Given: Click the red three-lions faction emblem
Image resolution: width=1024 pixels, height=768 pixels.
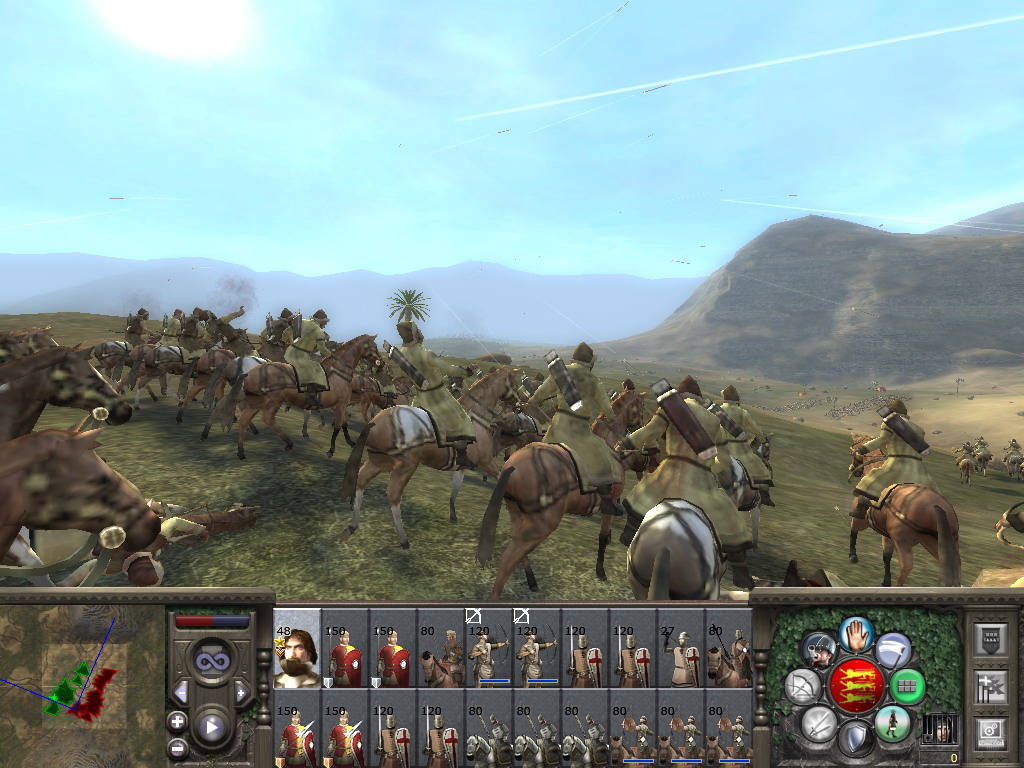Looking at the screenshot, I should point(855,687).
